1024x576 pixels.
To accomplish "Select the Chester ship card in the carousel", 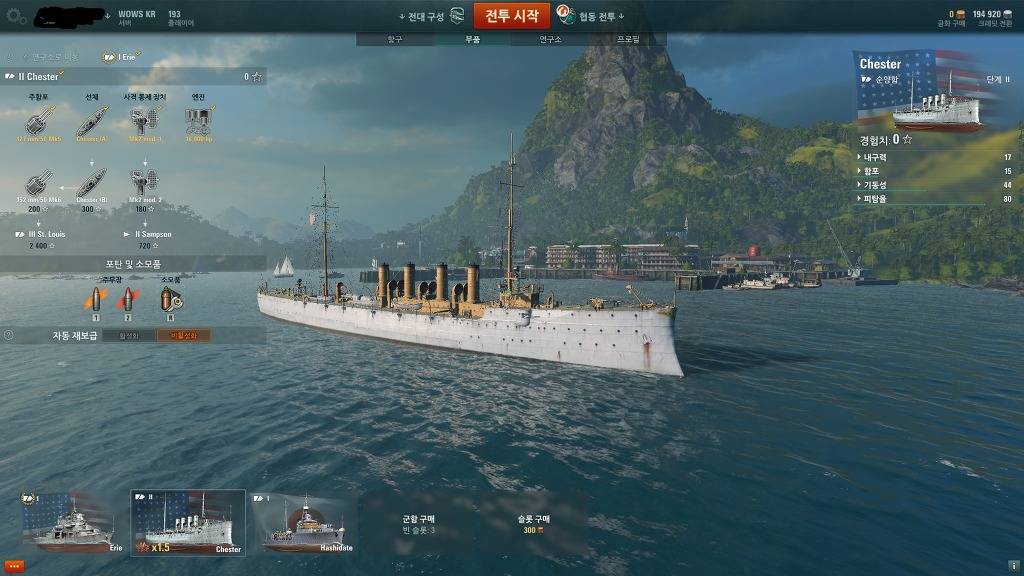I will tap(188, 522).
